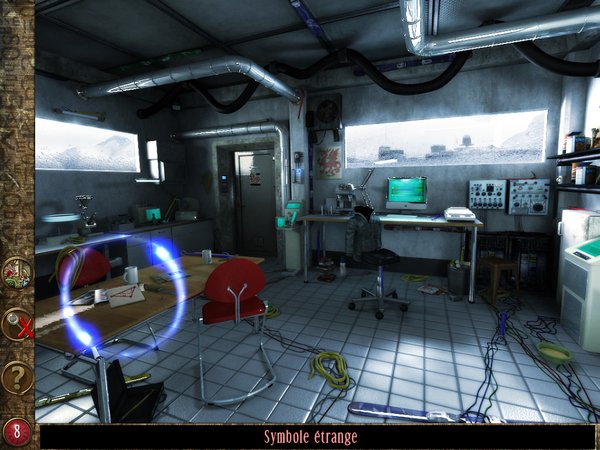Click the red number 8 counter button

17,432
